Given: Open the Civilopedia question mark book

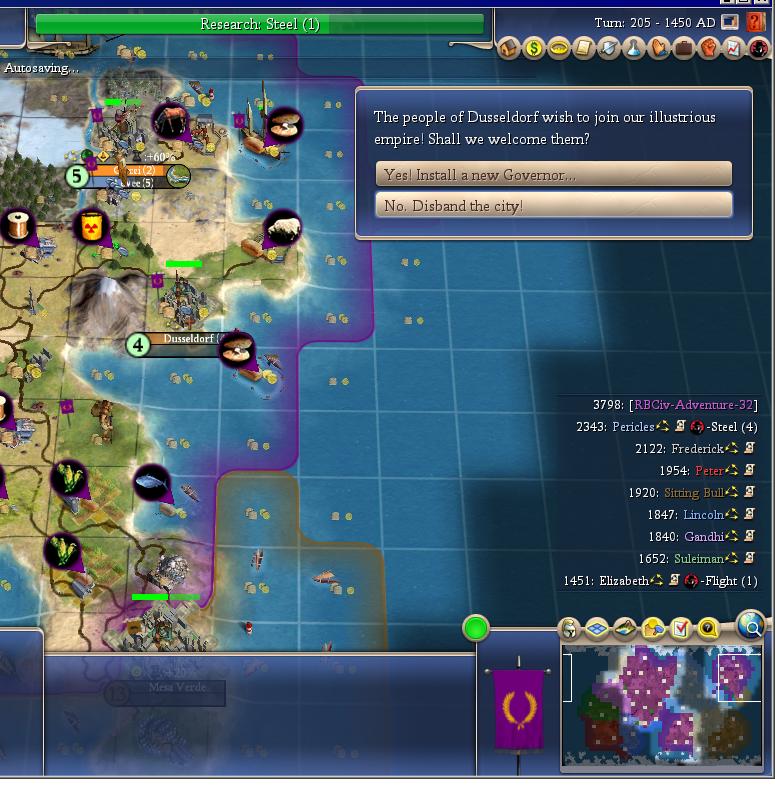Looking at the screenshot, I should (755, 22).
